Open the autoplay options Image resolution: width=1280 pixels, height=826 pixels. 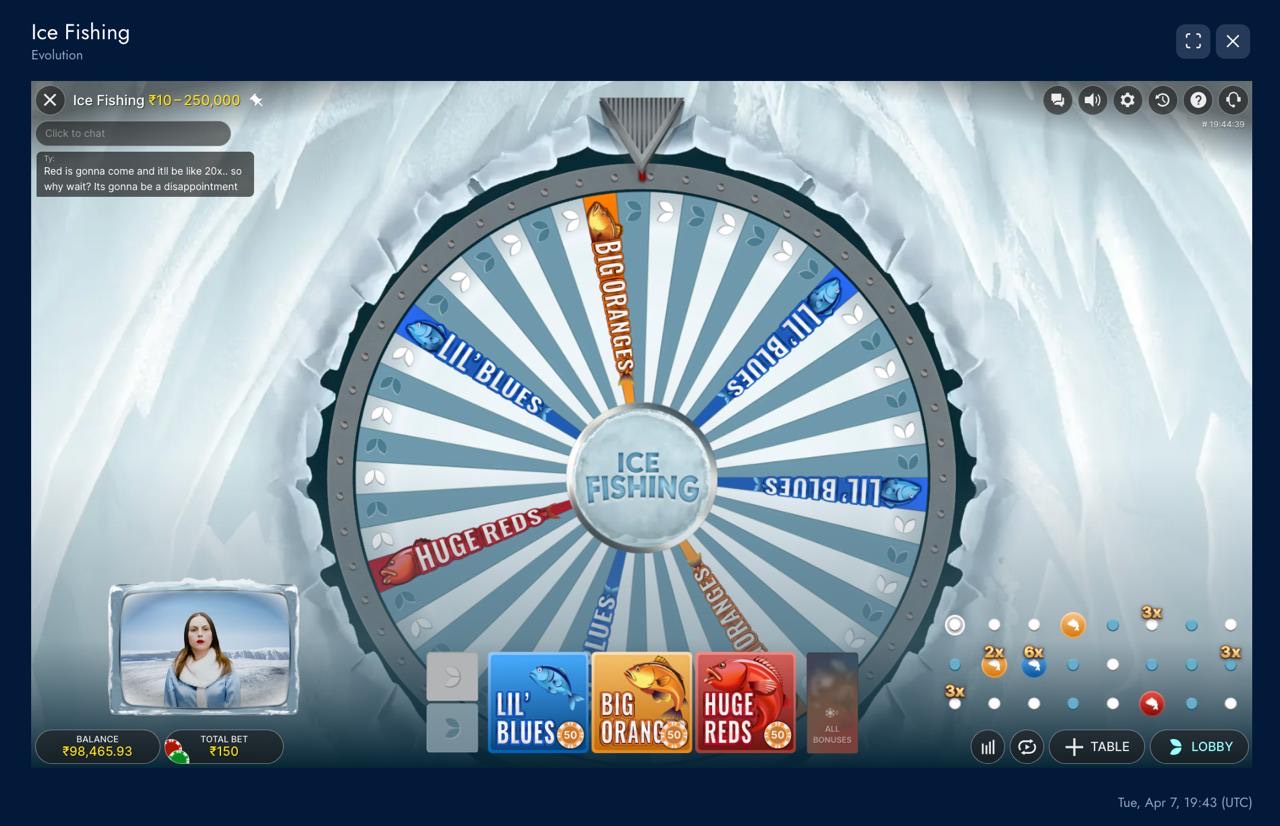[1027, 746]
